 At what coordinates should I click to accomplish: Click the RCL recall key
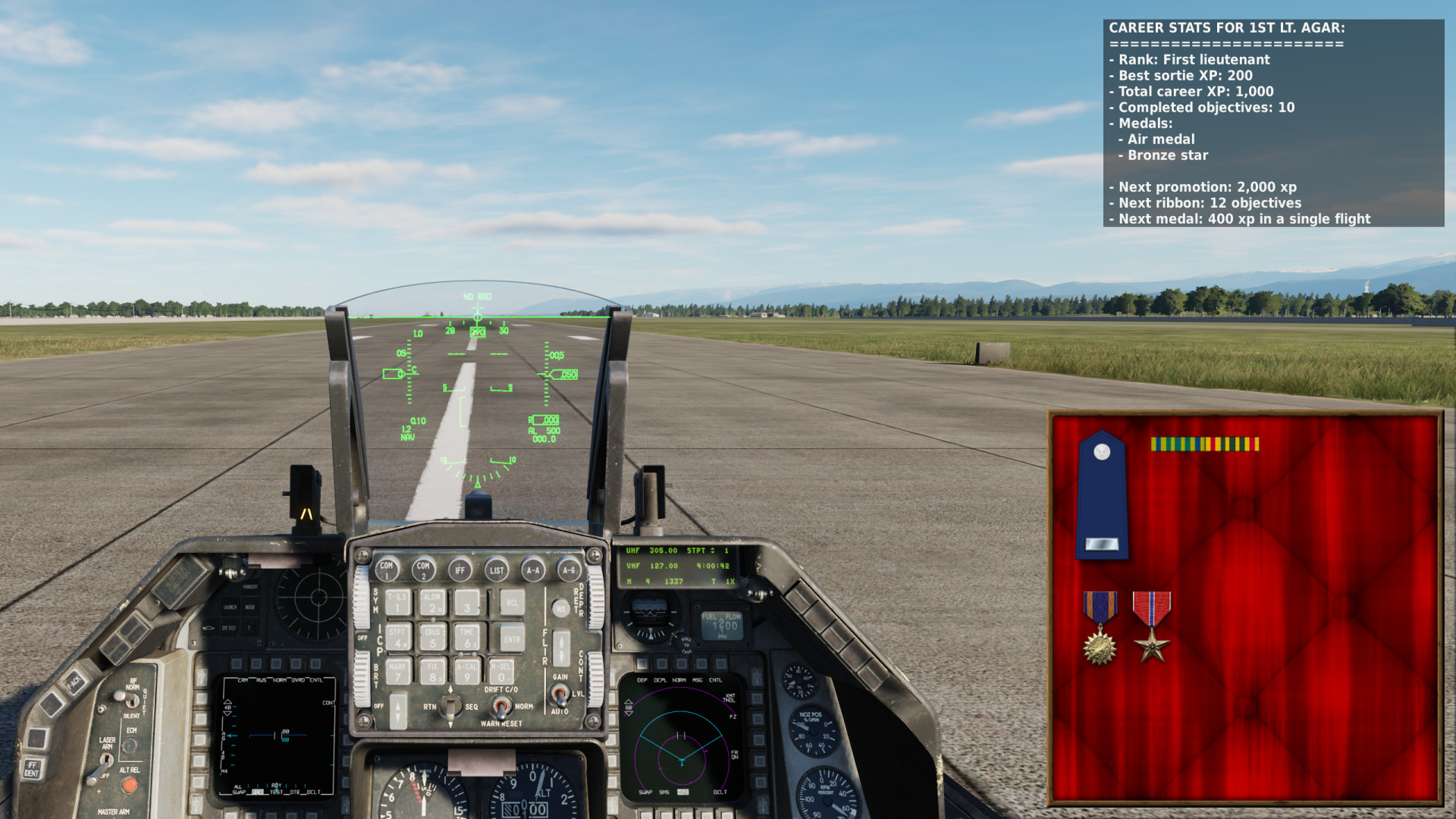point(512,603)
